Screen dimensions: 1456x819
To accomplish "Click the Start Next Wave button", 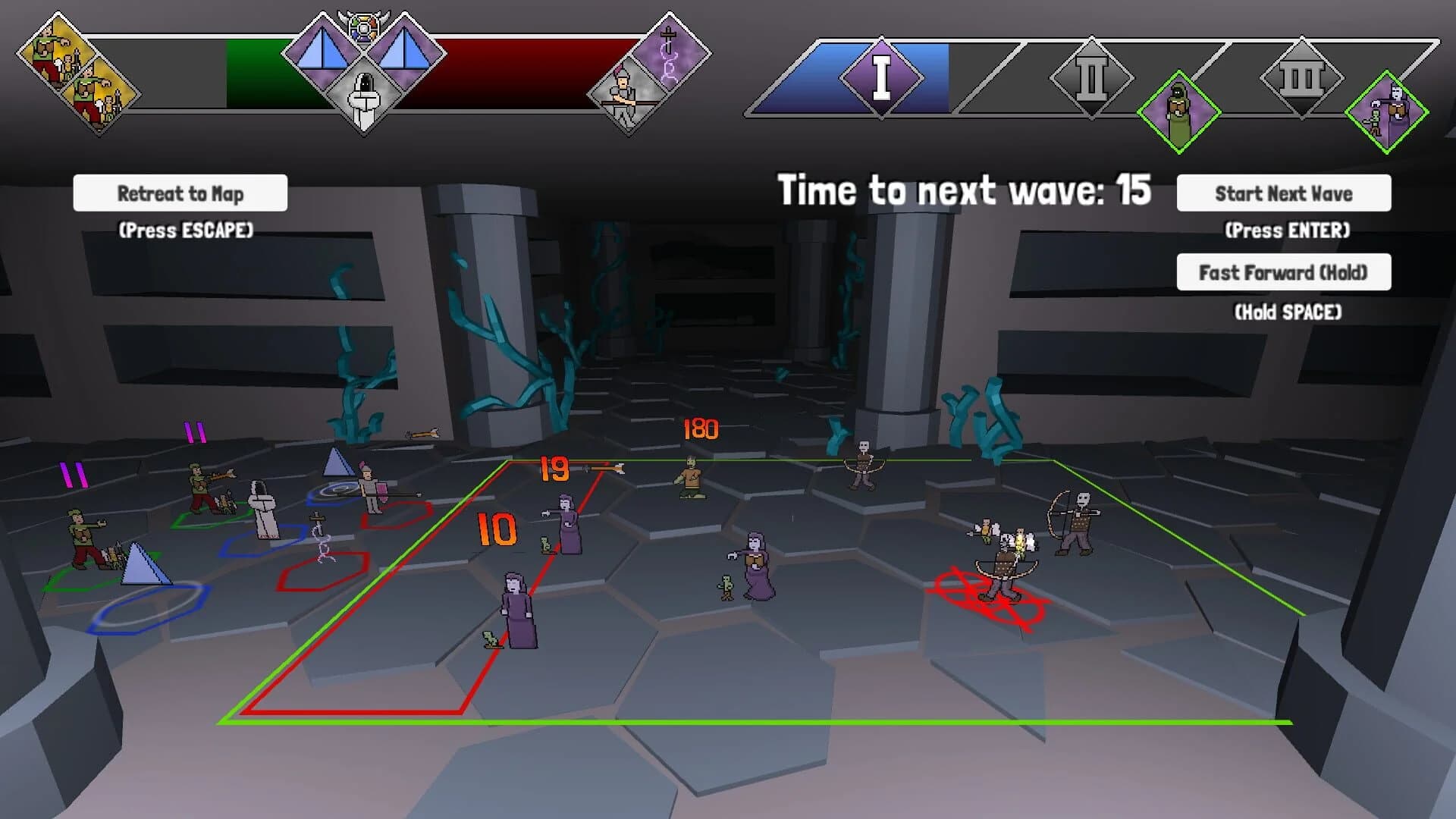I will point(1283,193).
